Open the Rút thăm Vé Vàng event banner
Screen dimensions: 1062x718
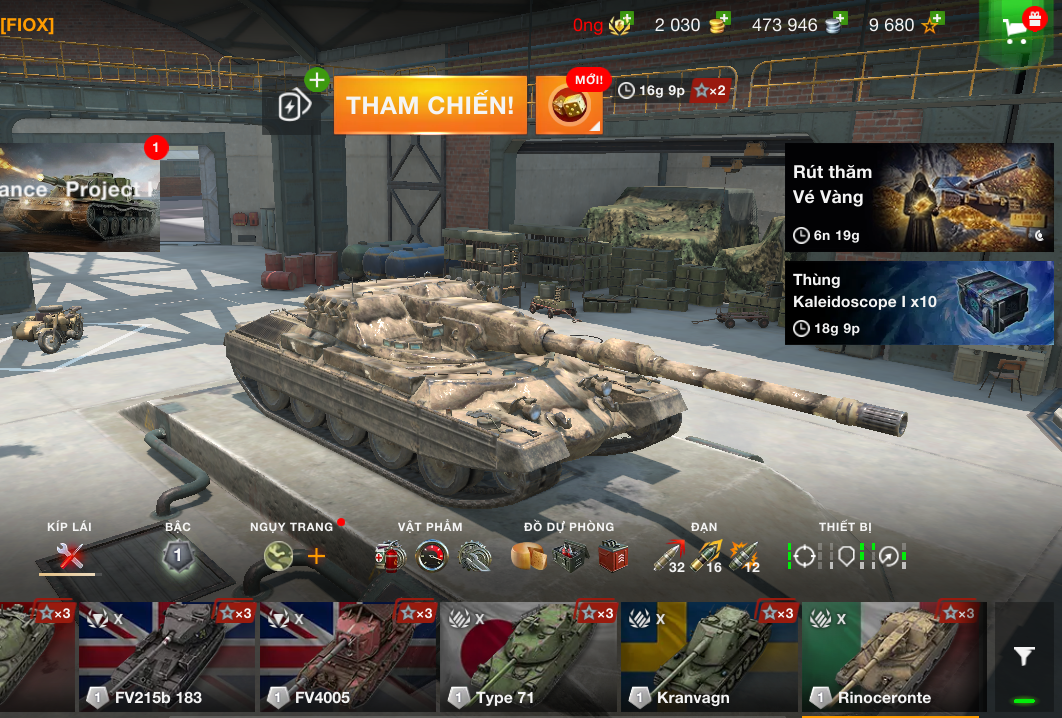tap(918, 197)
